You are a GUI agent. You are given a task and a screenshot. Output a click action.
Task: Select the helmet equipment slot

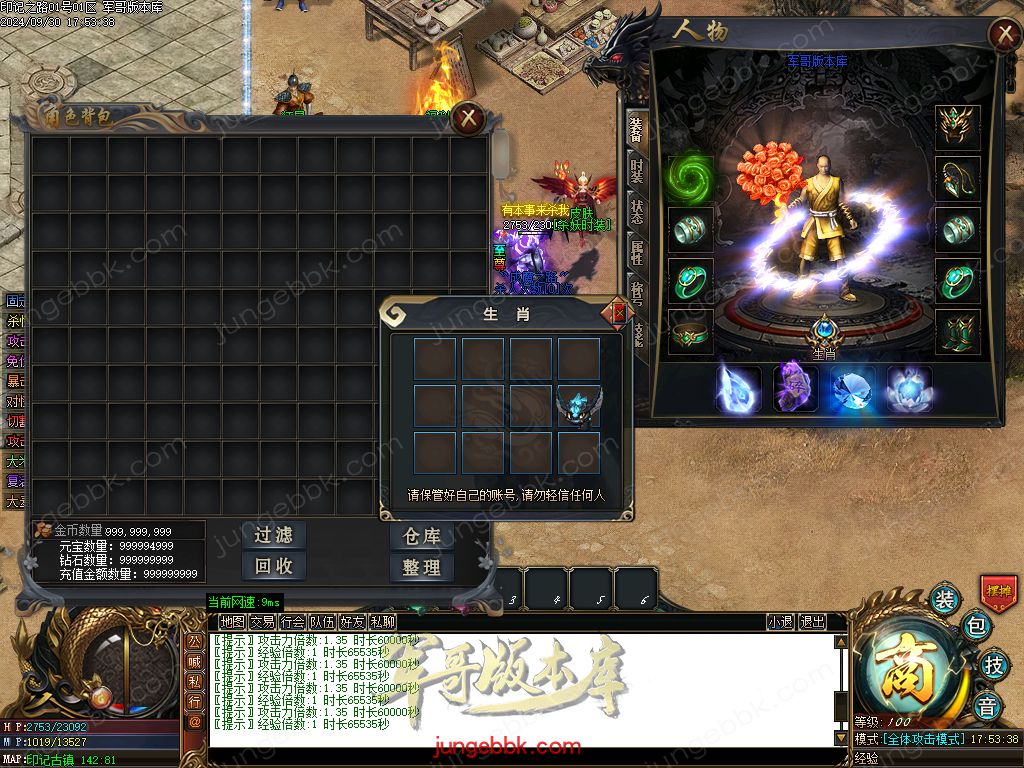(957, 126)
